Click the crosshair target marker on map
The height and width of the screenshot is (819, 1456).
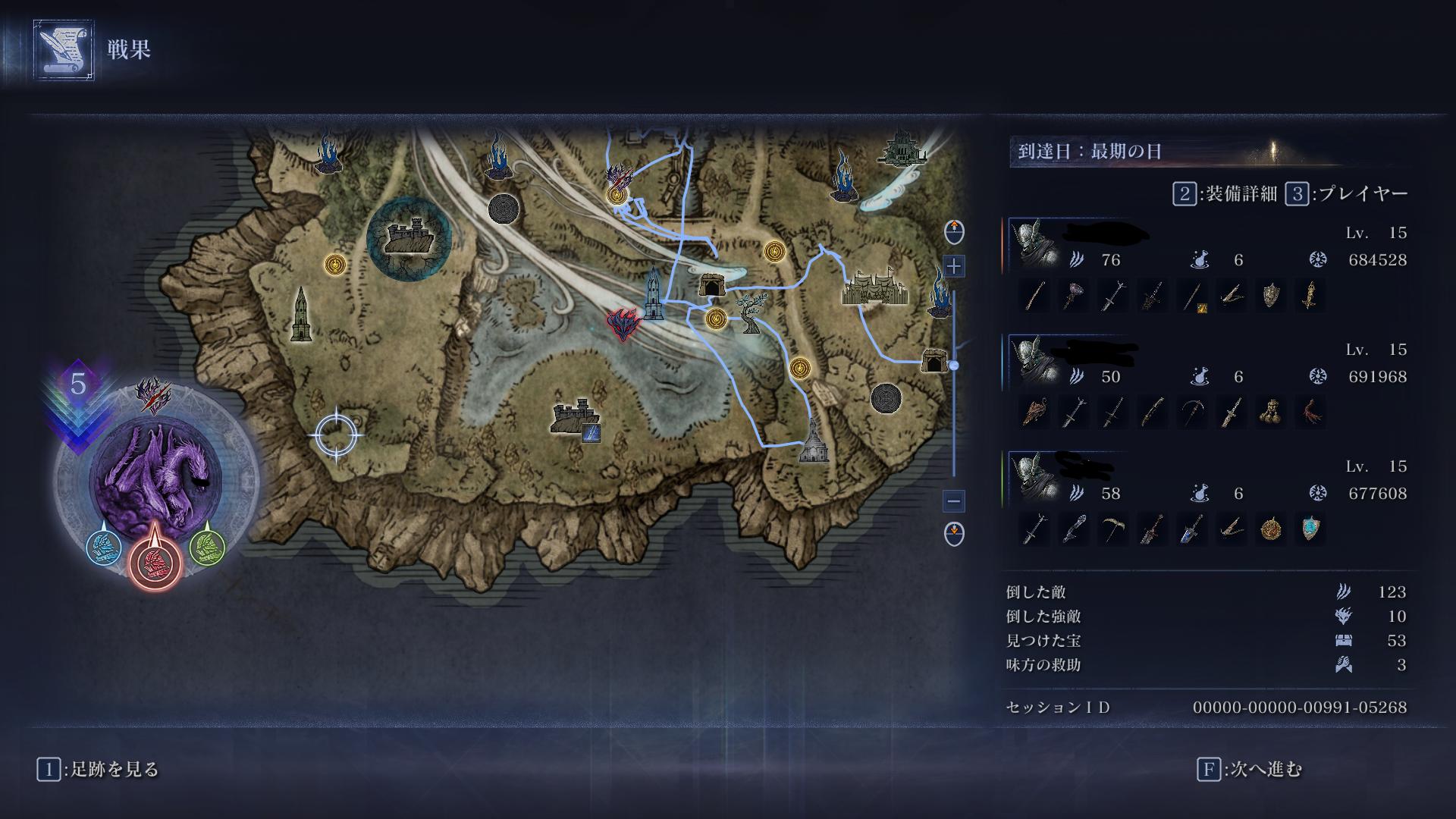pos(335,435)
